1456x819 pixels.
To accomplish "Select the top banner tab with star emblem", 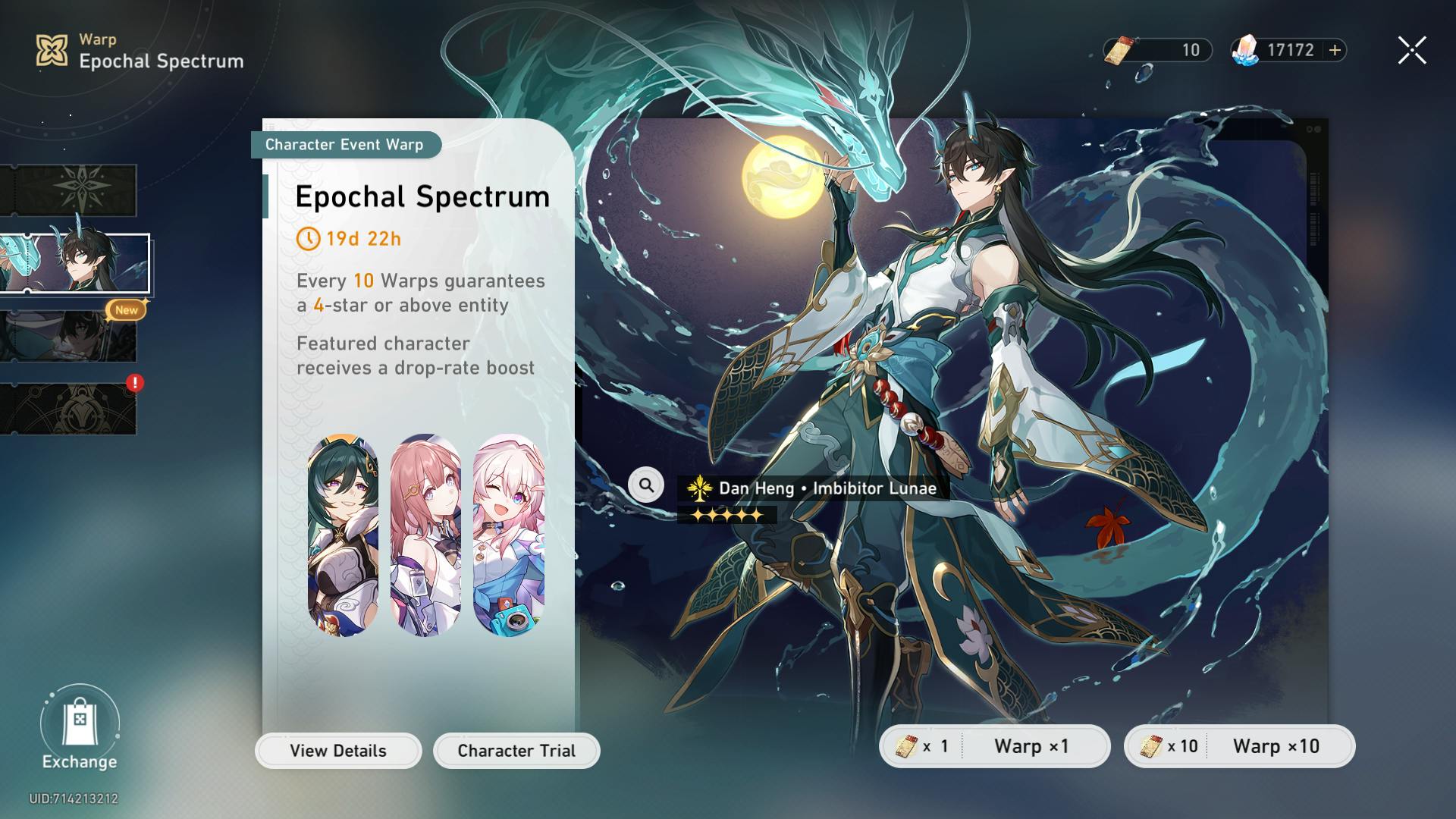I will (70, 190).
